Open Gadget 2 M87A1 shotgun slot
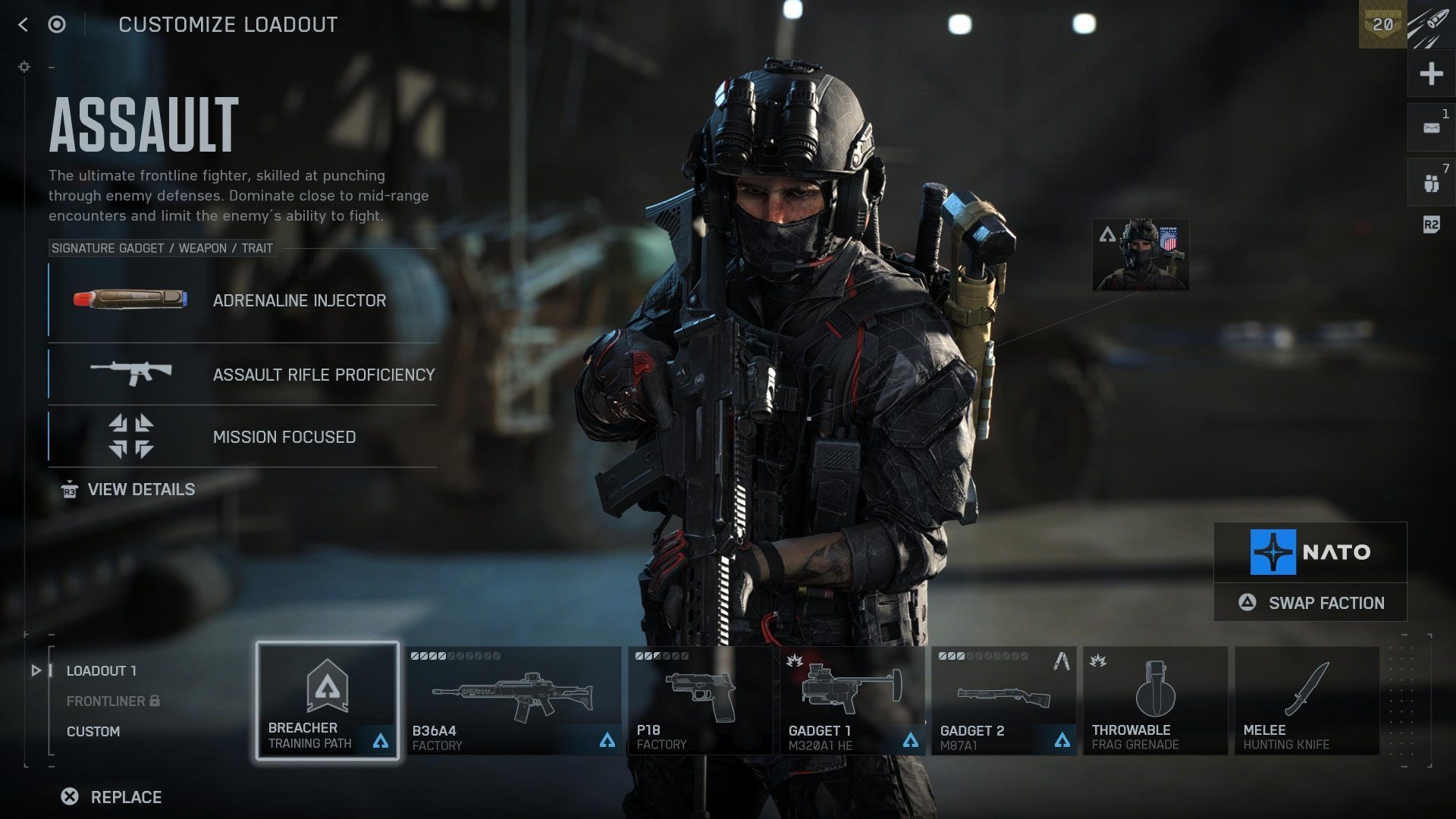The width and height of the screenshot is (1456, 819). 1003,701
